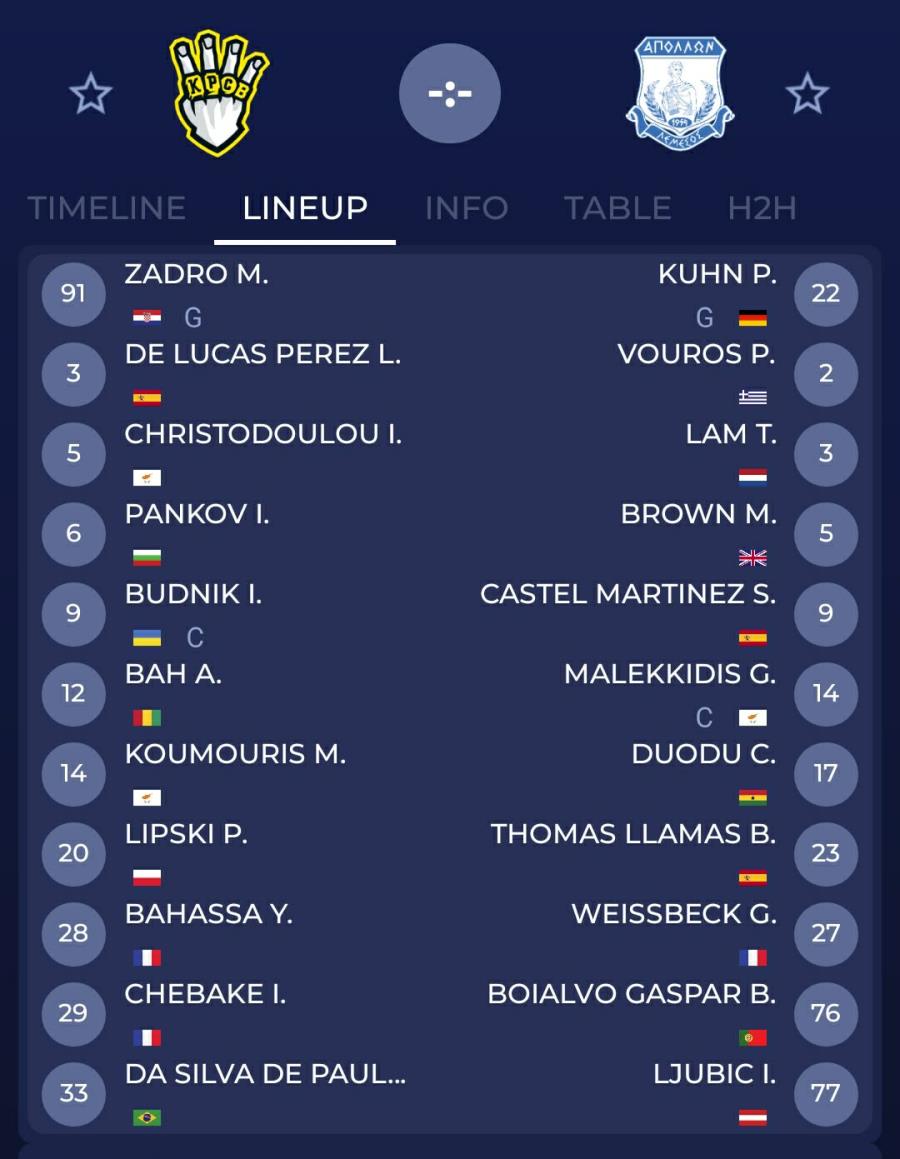This screenshot has width=900, height=1159.
Task: Open Castel Martinez S. player row
Action: tap(627, 595)
